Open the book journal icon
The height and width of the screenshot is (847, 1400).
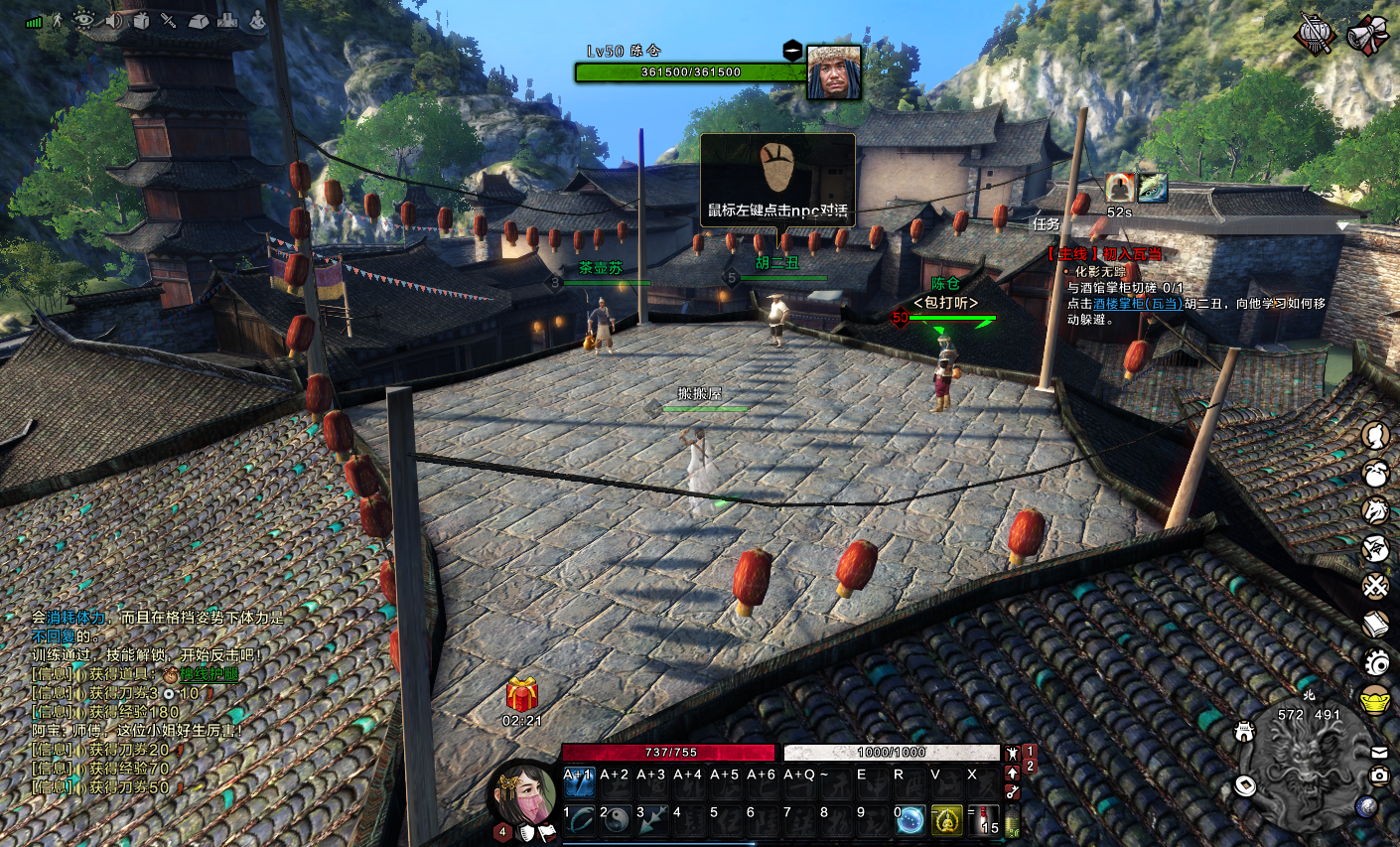point(1375,624)
